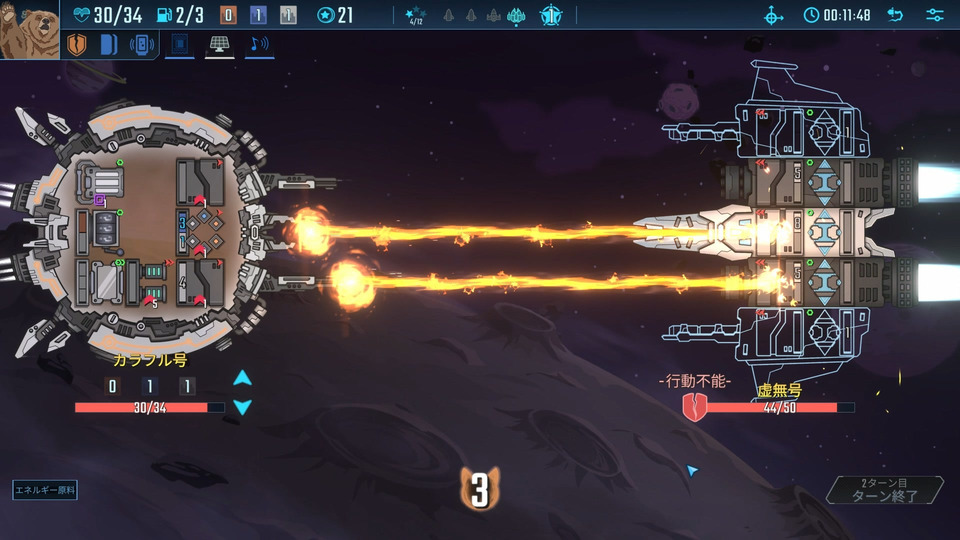This screenshot has width=960, height=540.
Task: Open the 4/12 star progress icon
Action: pyautogui.click(x=416, y=15)
